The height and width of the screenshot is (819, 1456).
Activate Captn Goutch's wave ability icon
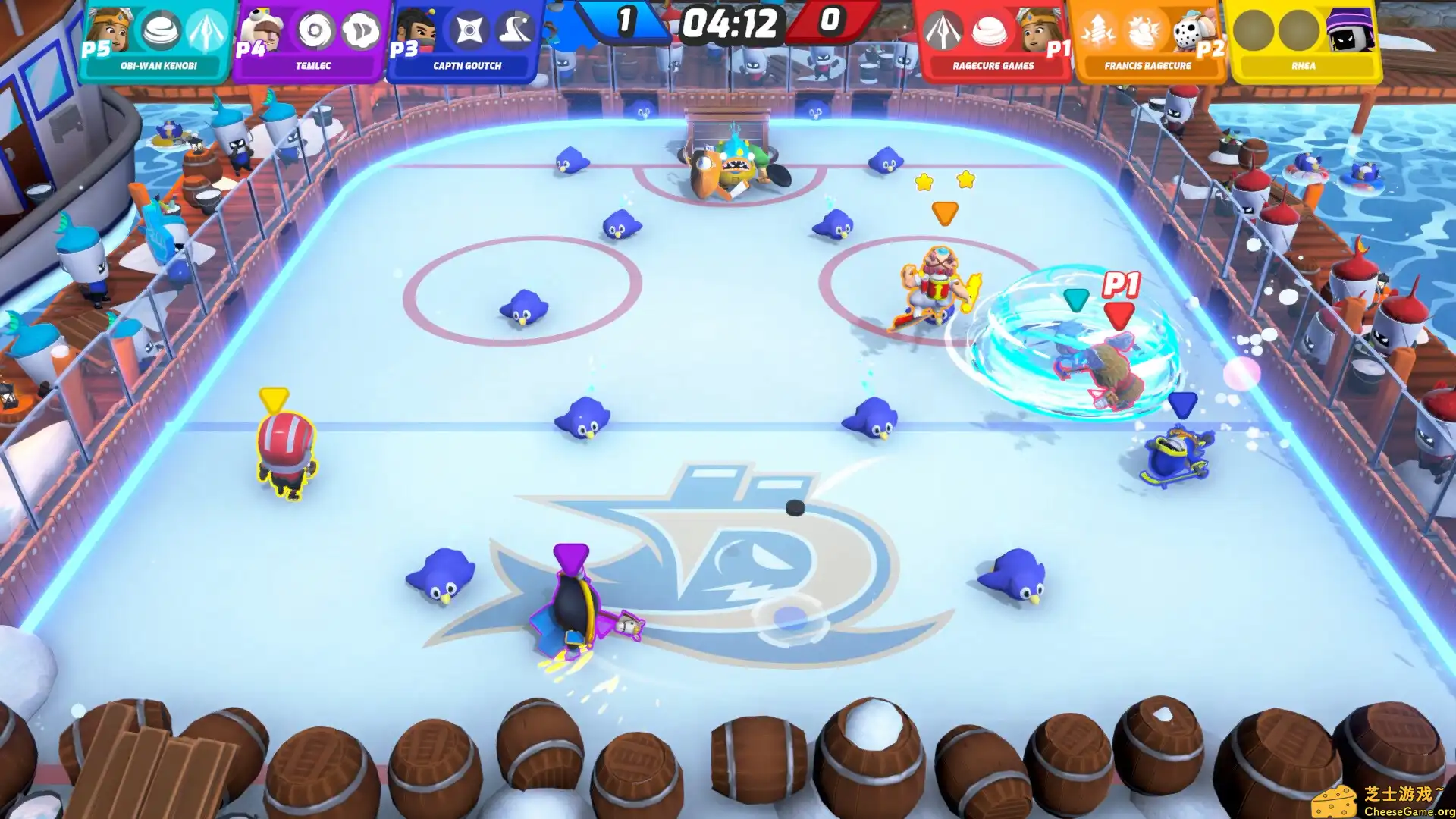515,31
